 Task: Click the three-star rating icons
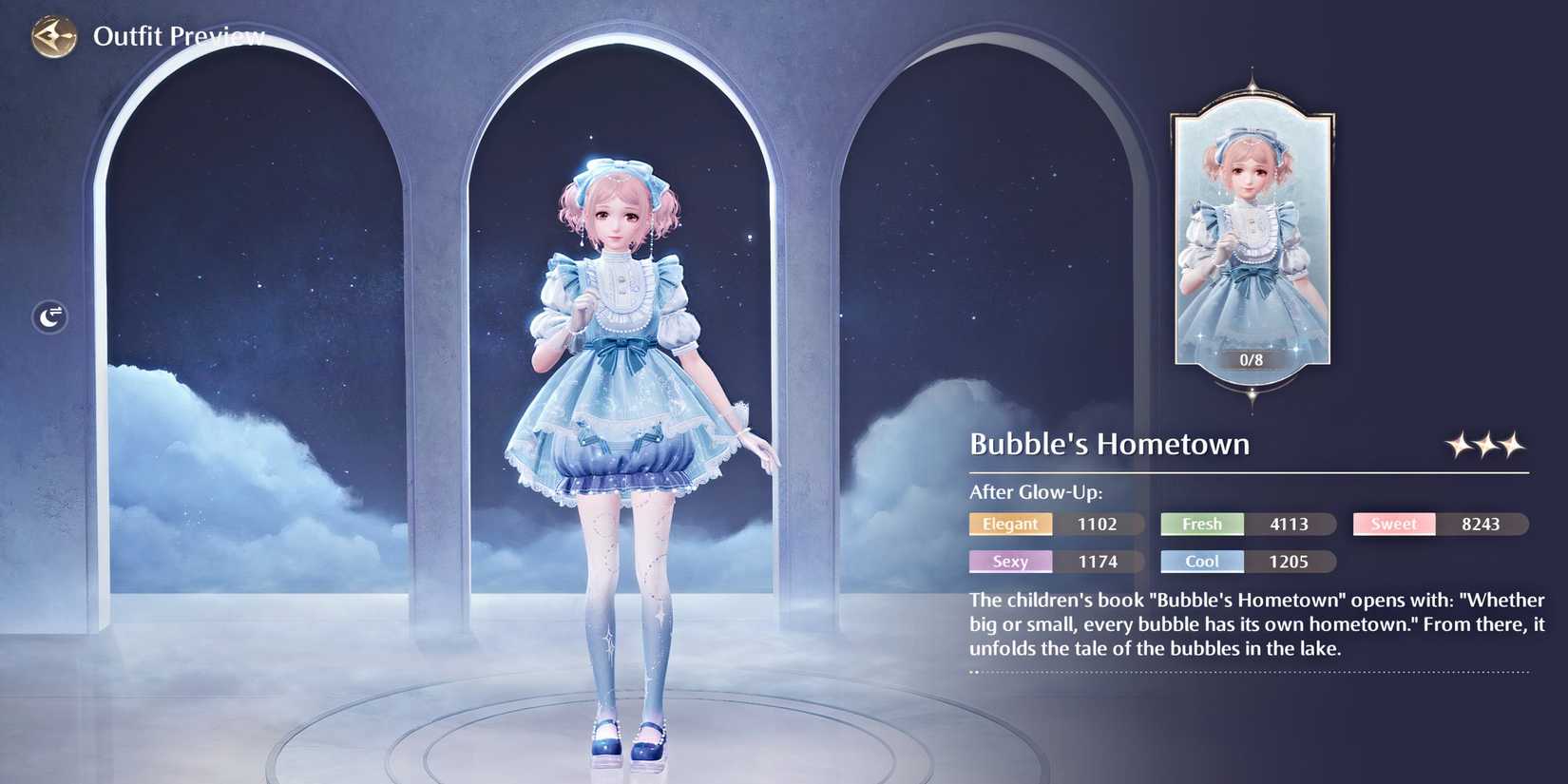click(1485, 444)
